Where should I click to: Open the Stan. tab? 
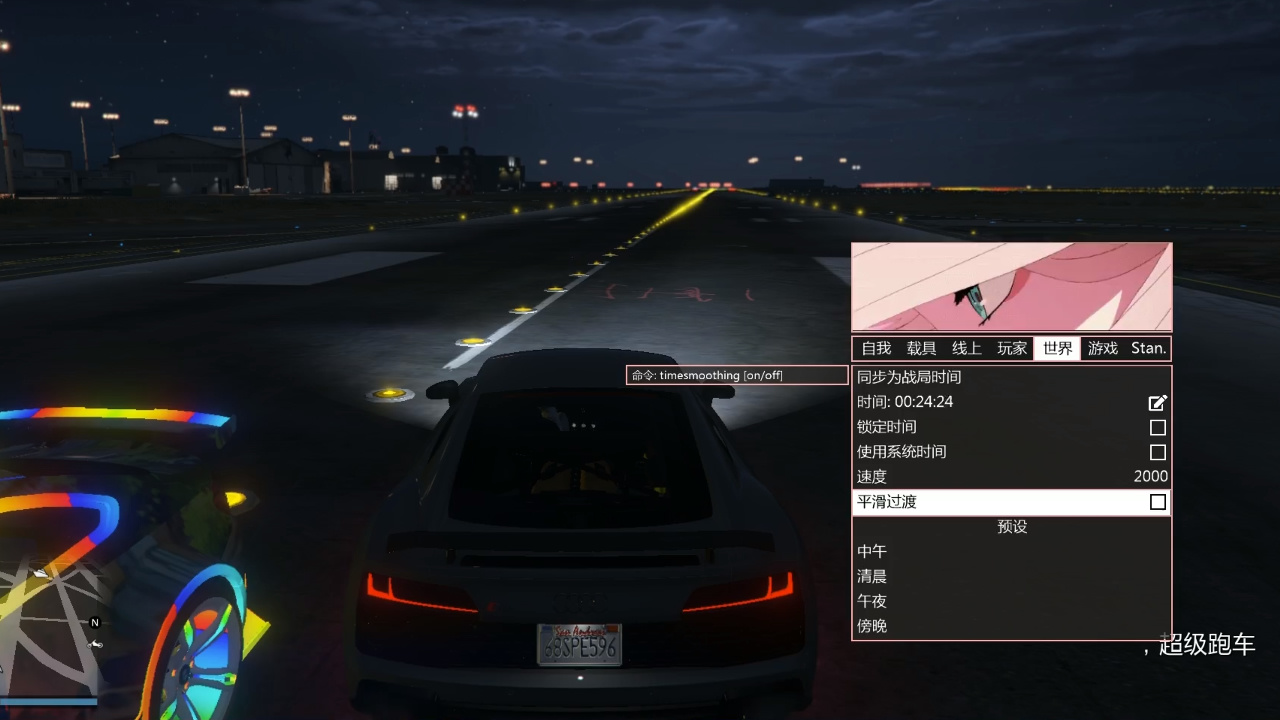click(1148, 348)
